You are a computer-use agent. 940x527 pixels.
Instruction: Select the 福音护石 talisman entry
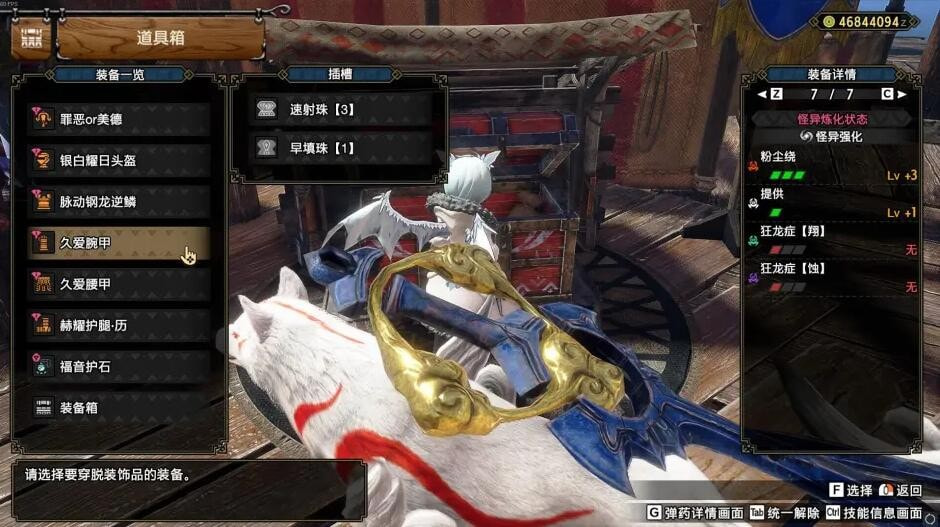120,366
